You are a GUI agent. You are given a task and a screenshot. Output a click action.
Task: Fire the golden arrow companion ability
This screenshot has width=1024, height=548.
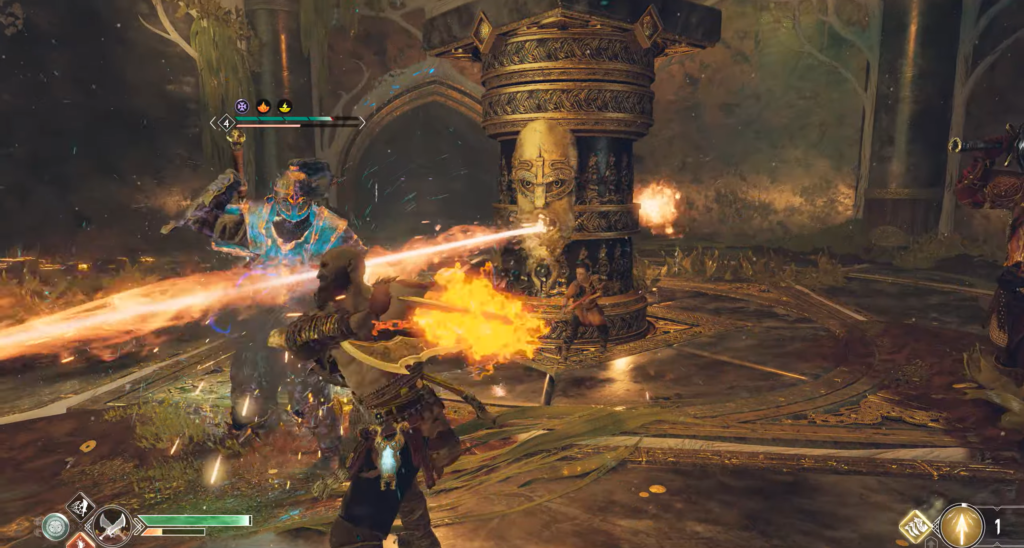pyautogui.click(x=962, y=525)
